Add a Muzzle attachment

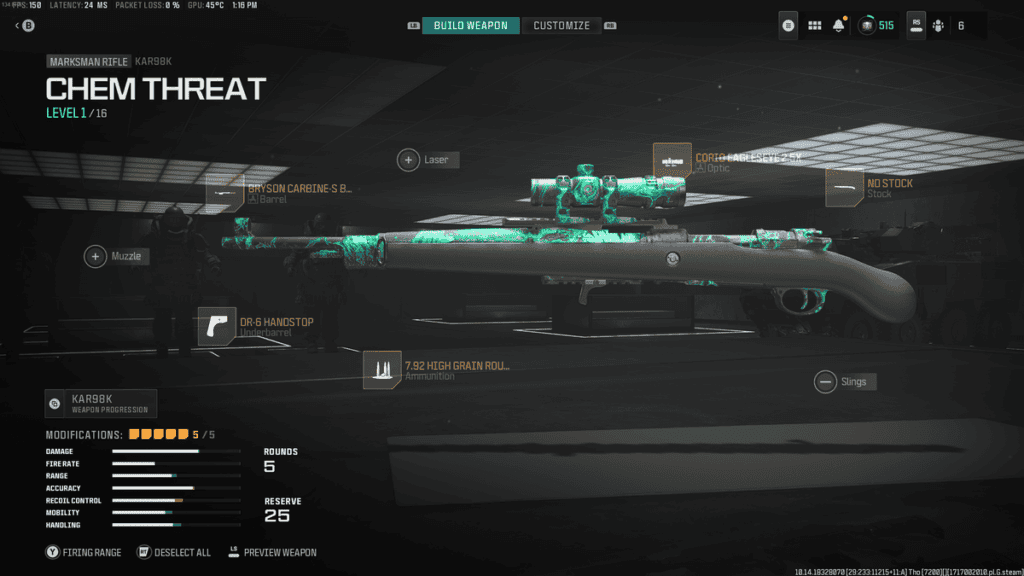coord(96,257)
